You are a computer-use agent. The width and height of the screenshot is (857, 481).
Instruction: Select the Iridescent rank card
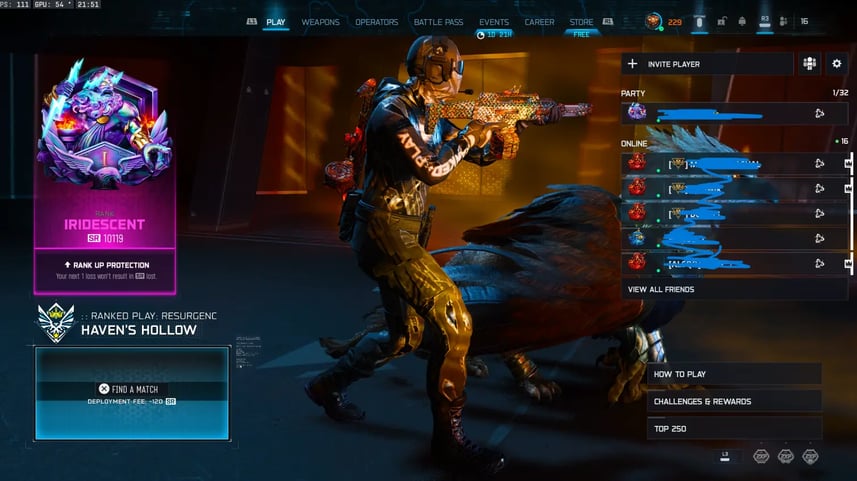(105, 175)
